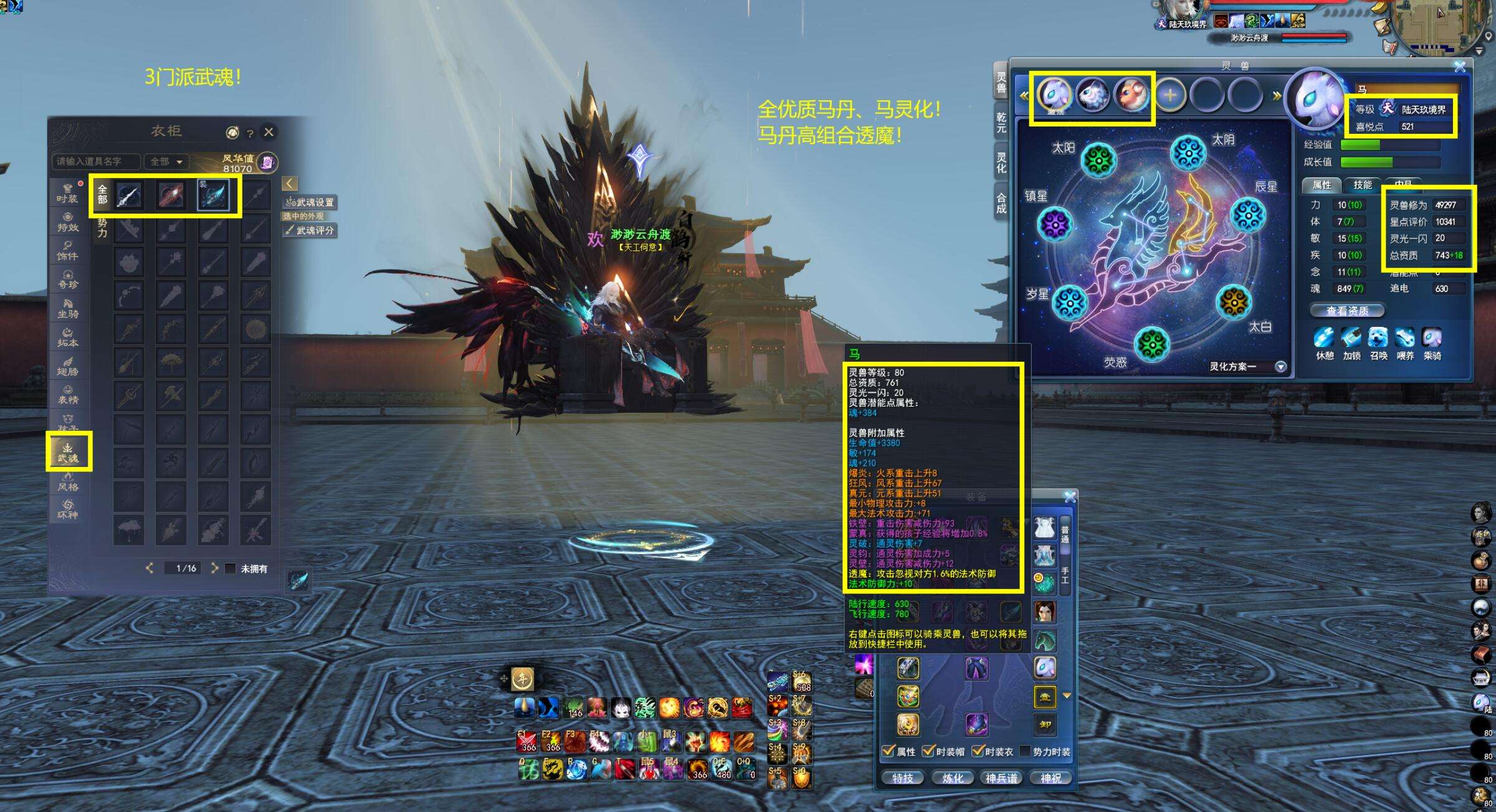Open the 合成 side tab
1496x812 pixels.
coord(1001,203)
